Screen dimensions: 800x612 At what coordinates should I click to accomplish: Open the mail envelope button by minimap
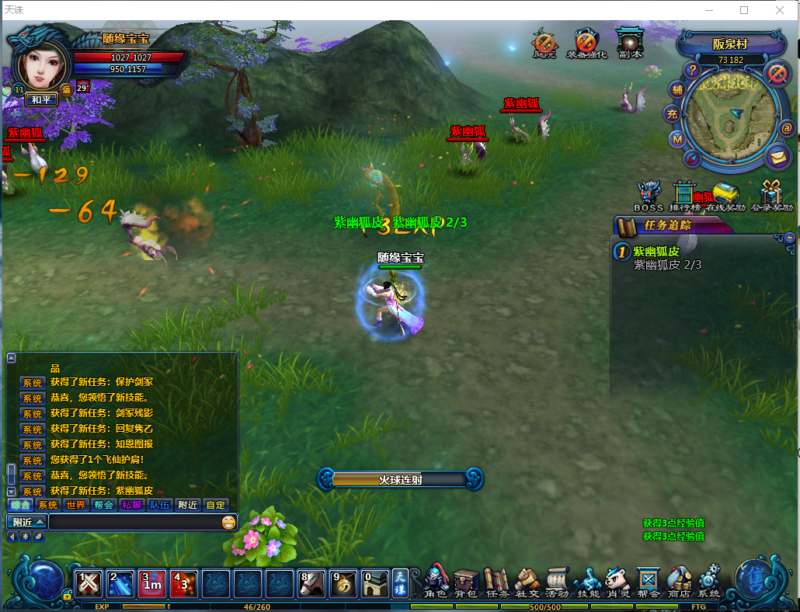[777, 157]
